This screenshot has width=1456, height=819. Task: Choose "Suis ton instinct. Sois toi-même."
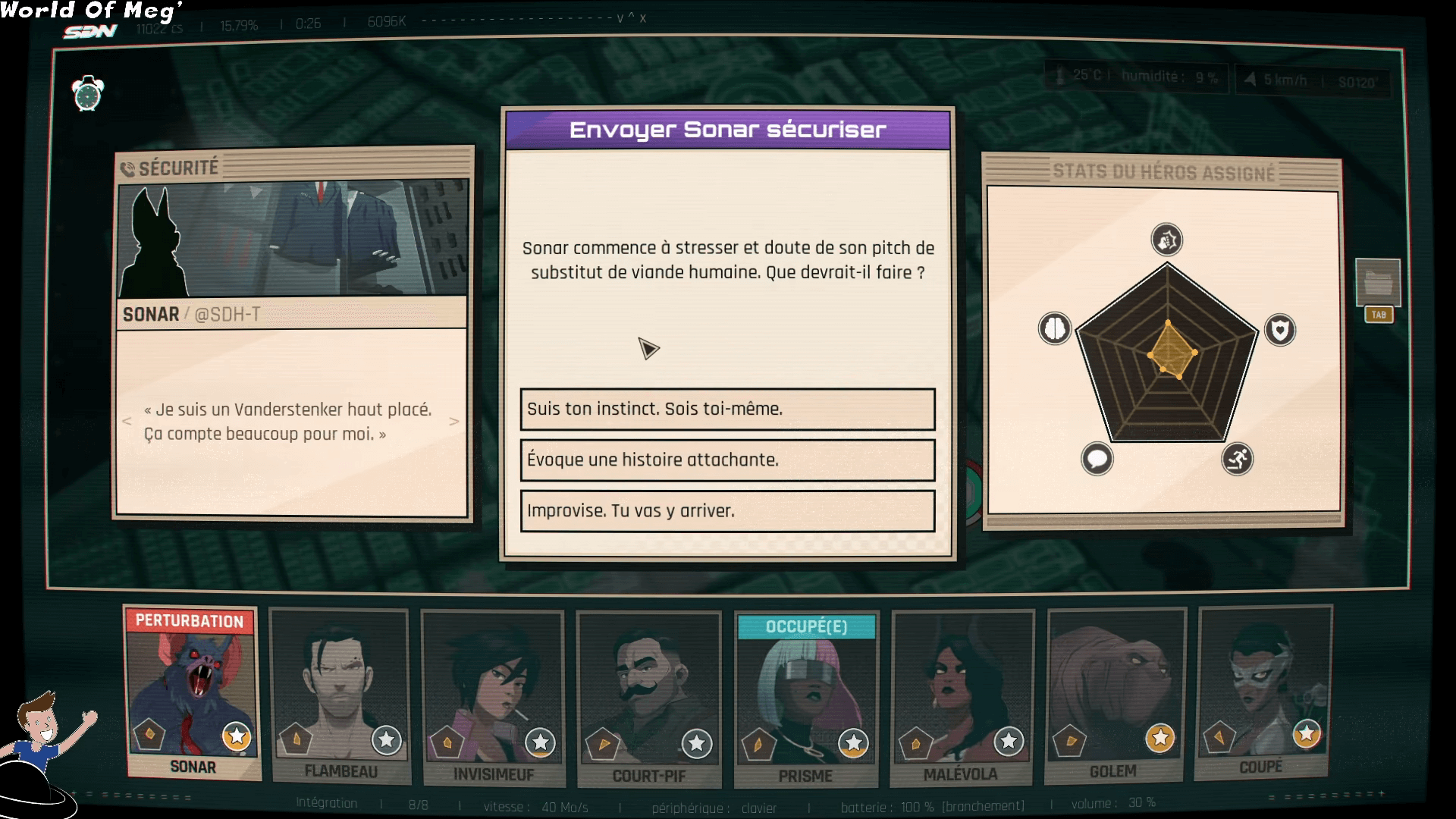pos(727,409)
